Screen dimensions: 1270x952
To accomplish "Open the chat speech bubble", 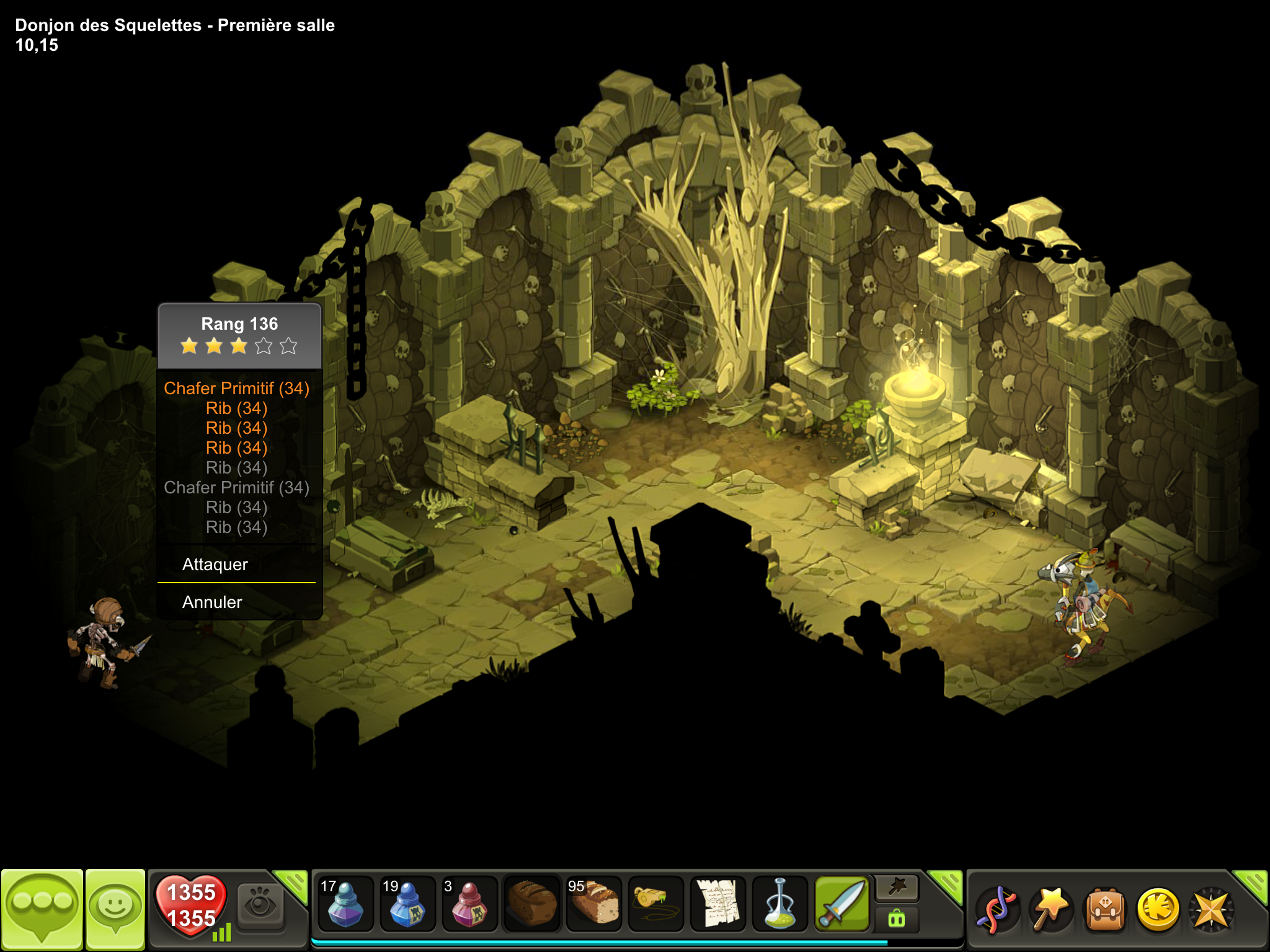I will [42, 909].
